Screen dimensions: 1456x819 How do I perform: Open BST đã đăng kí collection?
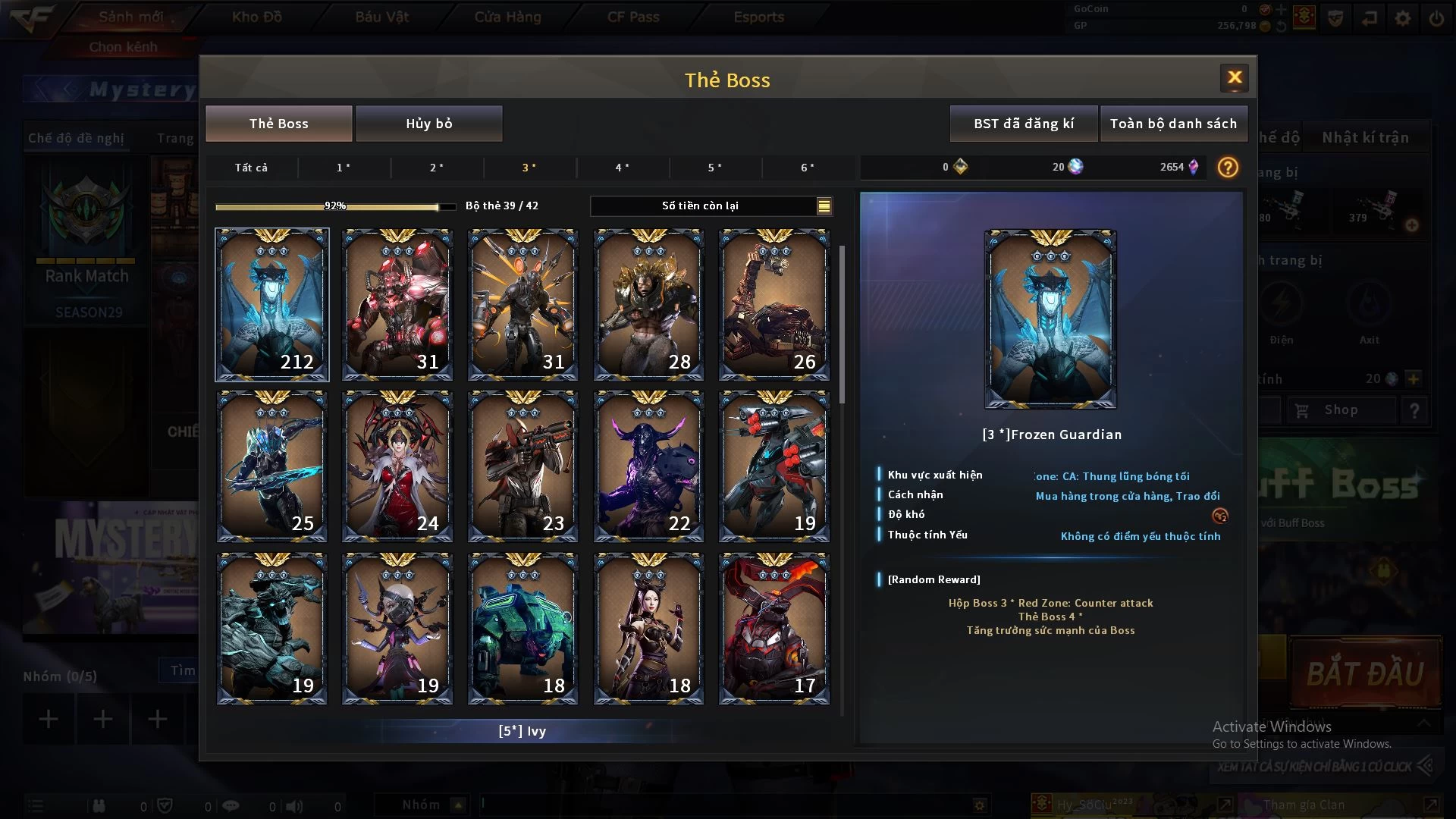click(x=1023, y=124)
